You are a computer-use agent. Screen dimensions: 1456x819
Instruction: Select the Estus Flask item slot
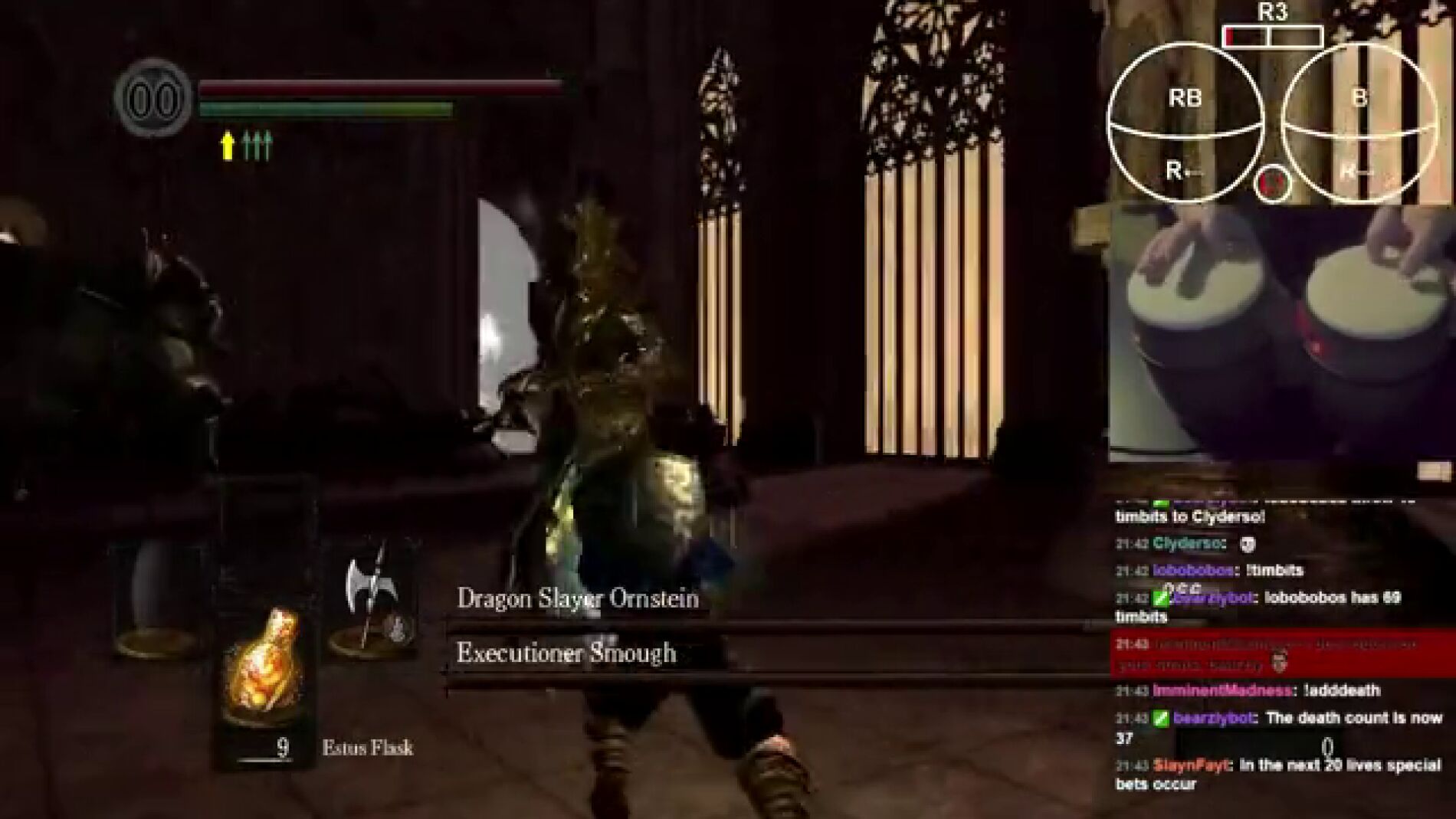tap(263, 668)
